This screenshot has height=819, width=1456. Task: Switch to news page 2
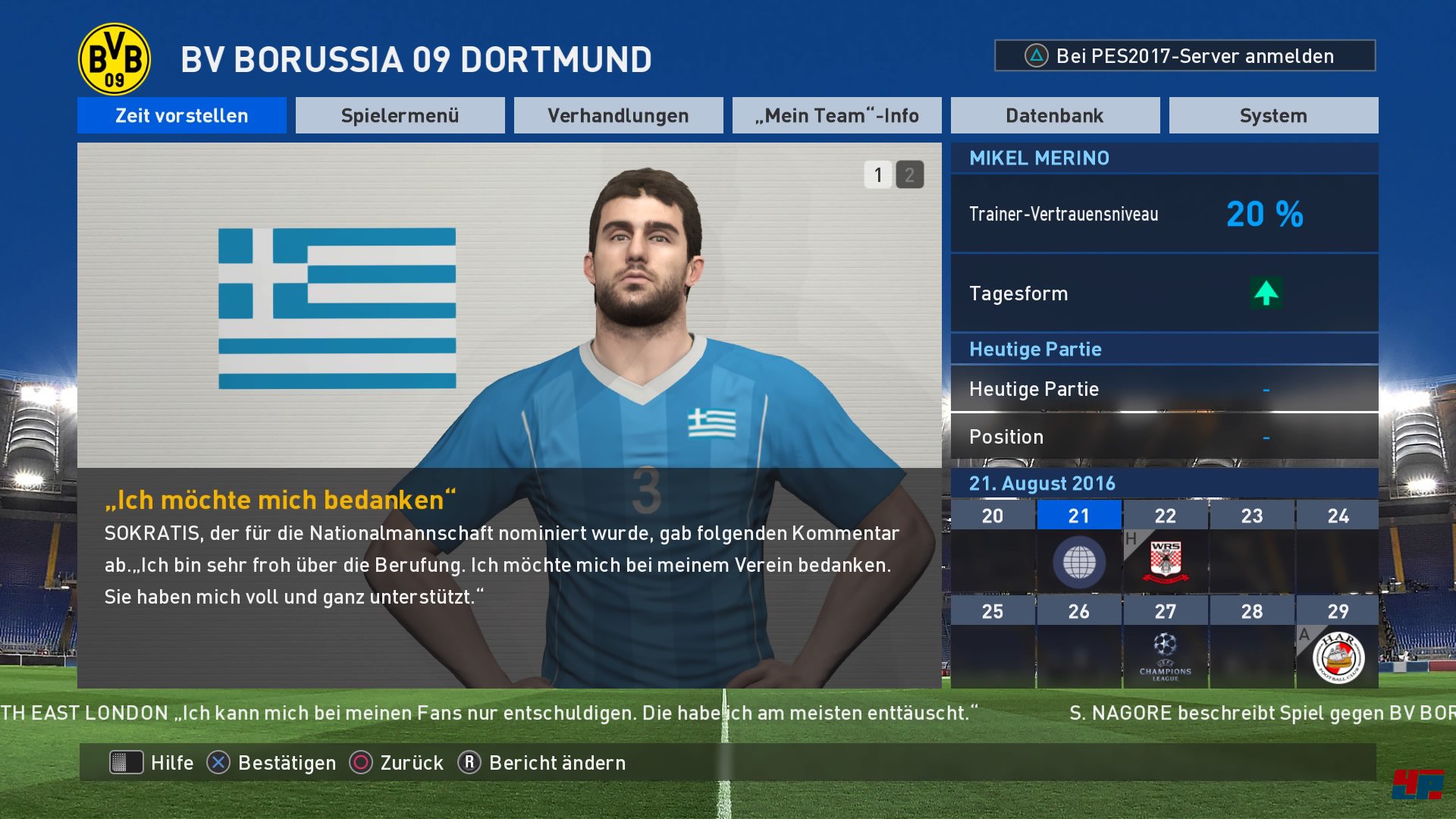(909, 175)
